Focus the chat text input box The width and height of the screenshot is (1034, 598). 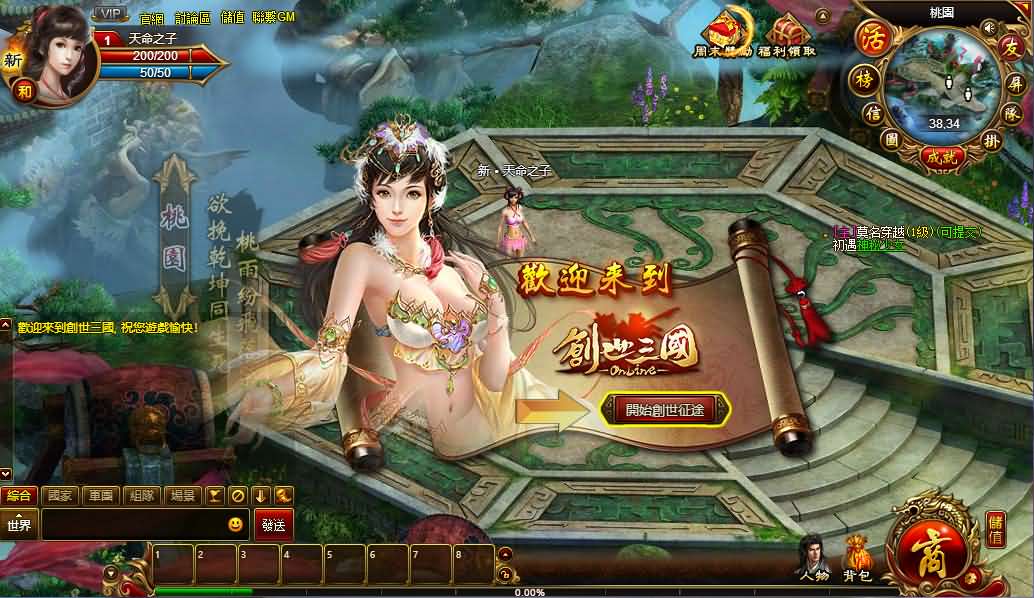(130, 525)
